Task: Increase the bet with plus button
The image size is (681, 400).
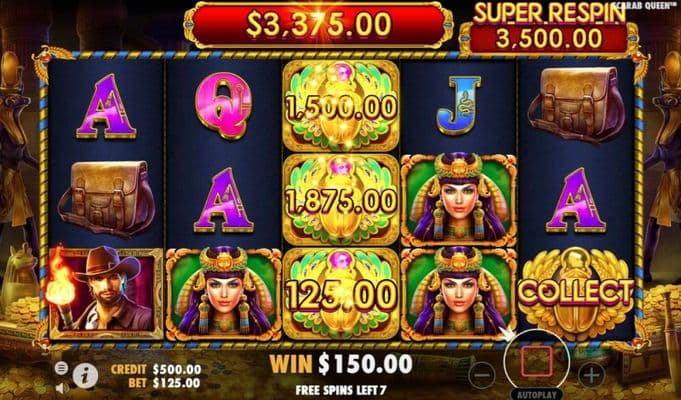Action: pyautogui.click(x=592, y=375)
